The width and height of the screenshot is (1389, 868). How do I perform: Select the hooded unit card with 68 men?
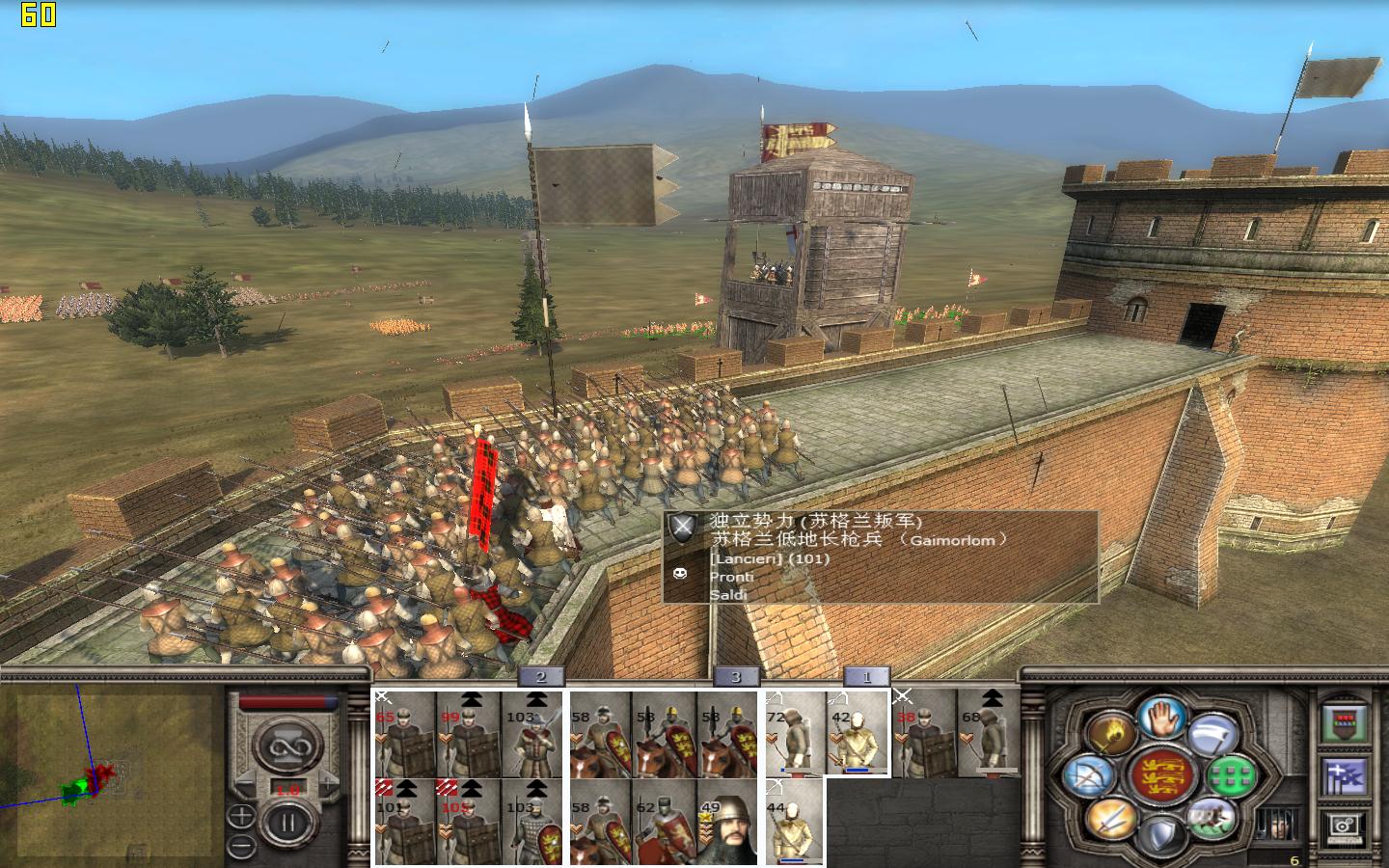(988, 733)
